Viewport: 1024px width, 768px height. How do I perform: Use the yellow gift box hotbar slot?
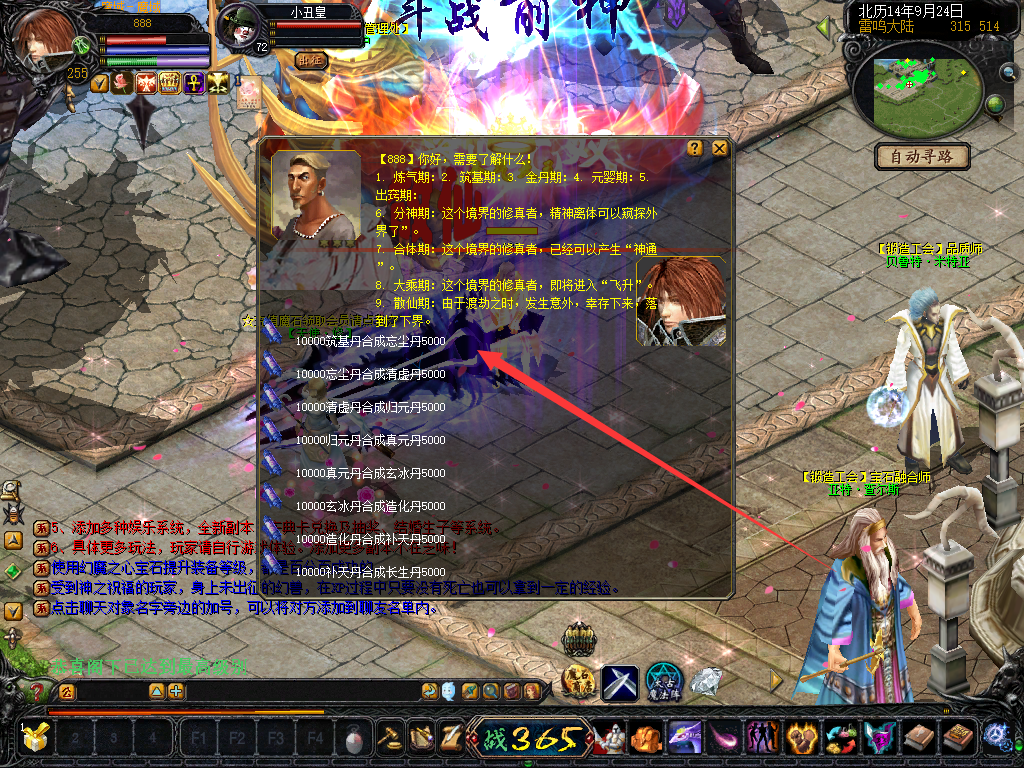point(35,738)
